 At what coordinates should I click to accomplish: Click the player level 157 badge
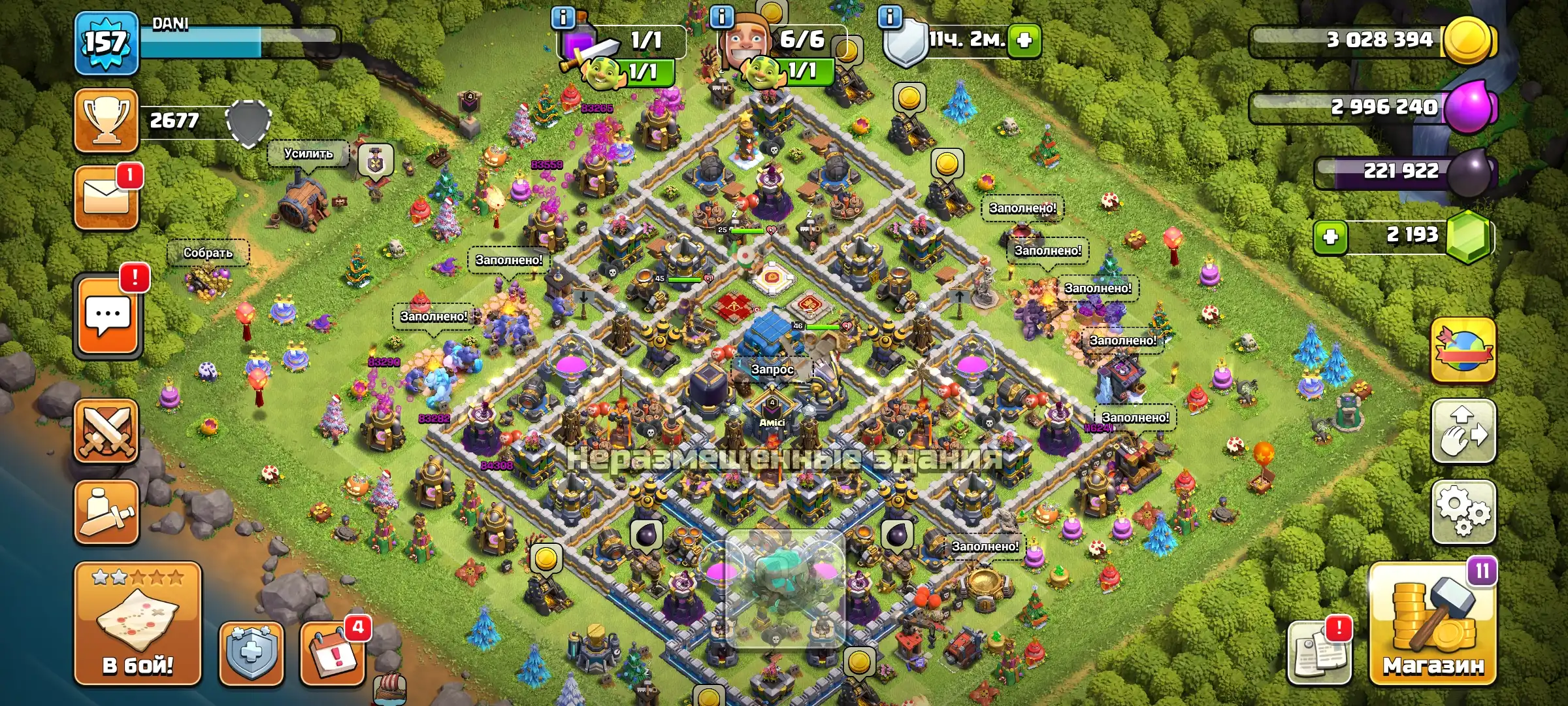pos(106,43)
